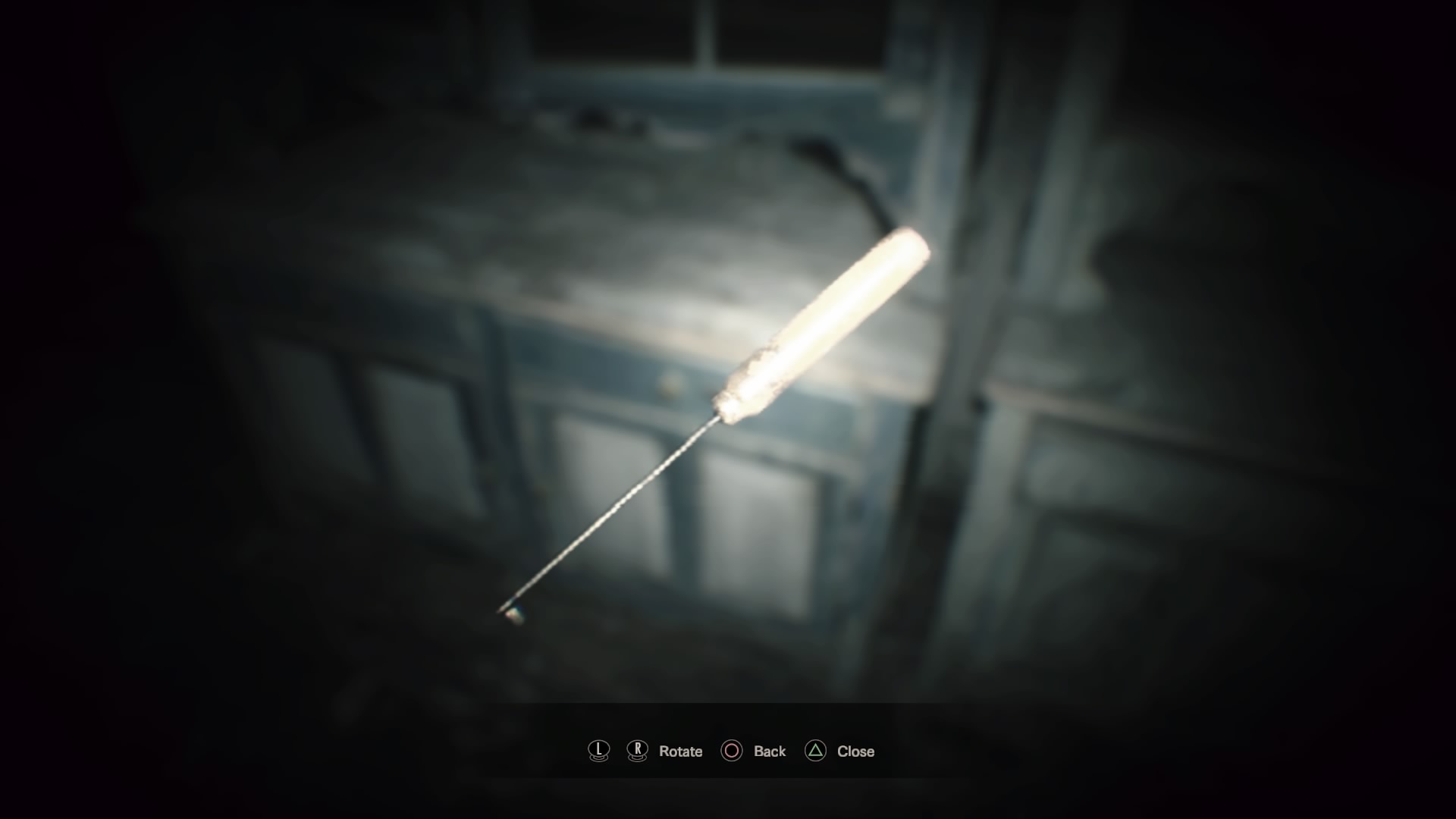Activate the Close prompt via Triangle icon
Screen dimensions: 1456x819
pos(817,751)
